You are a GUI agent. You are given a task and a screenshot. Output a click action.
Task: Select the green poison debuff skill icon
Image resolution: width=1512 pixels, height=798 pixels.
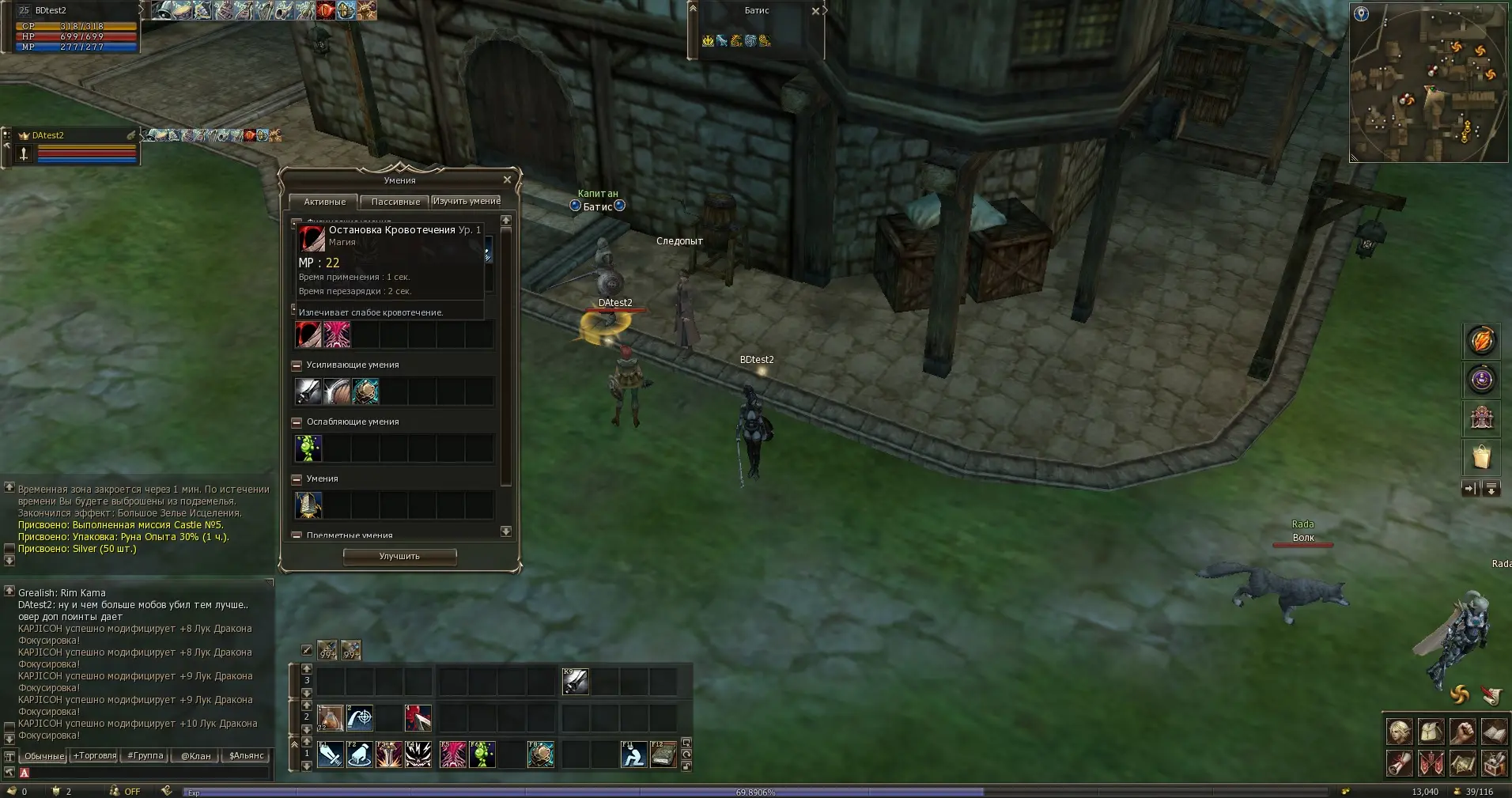click(308, 448)
